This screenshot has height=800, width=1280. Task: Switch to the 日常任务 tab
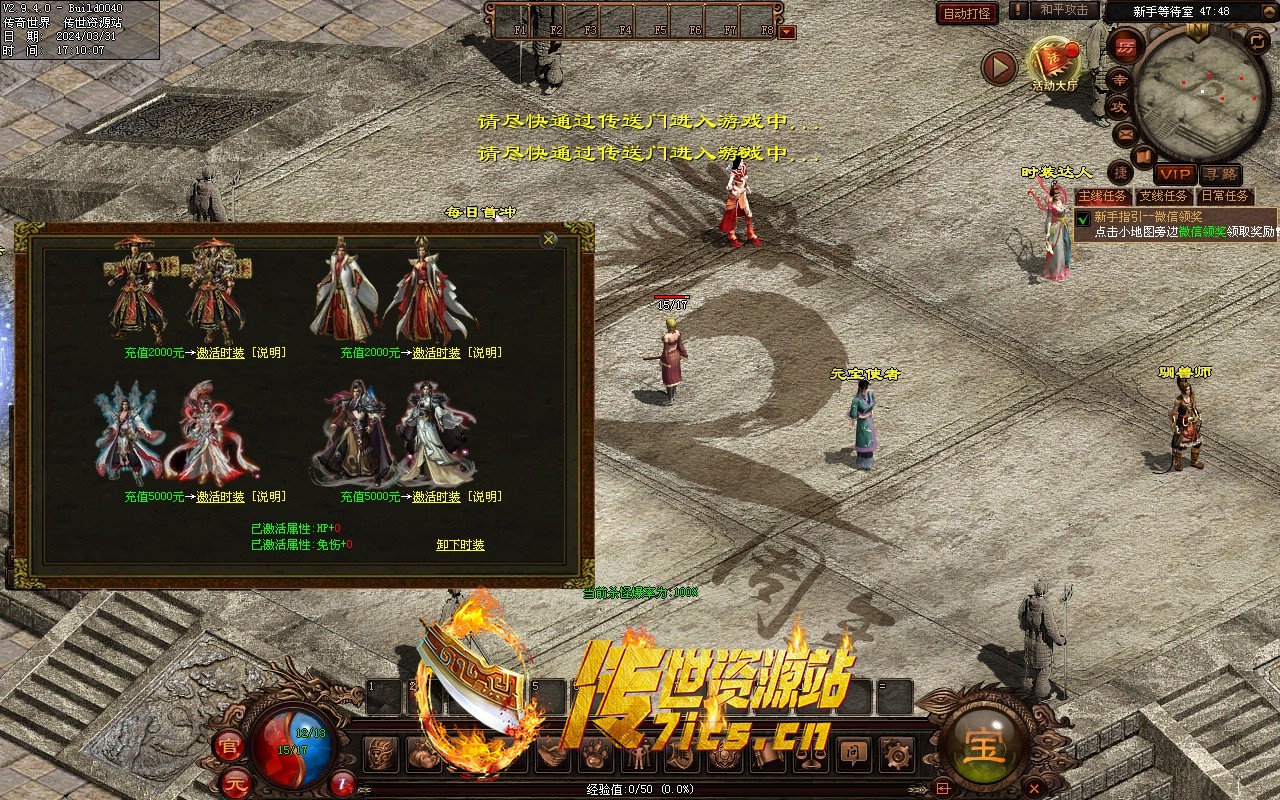coord(1225,196)
